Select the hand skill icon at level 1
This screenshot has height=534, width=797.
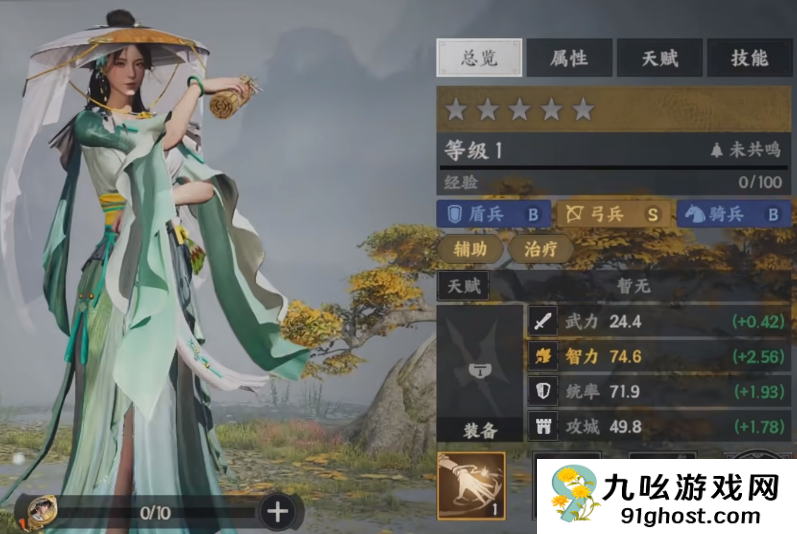[x=471, y=486]
